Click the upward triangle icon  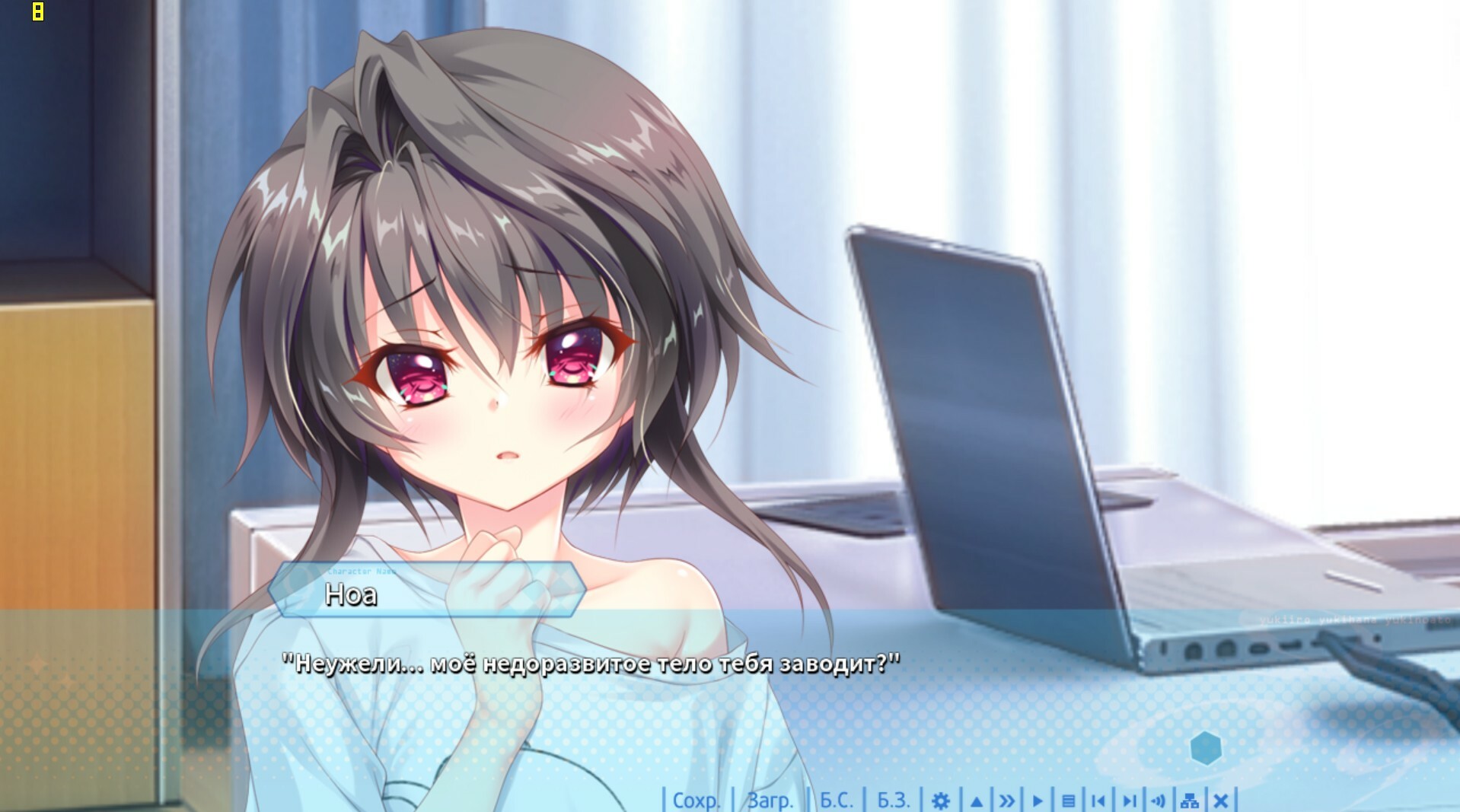coord(977,801)
